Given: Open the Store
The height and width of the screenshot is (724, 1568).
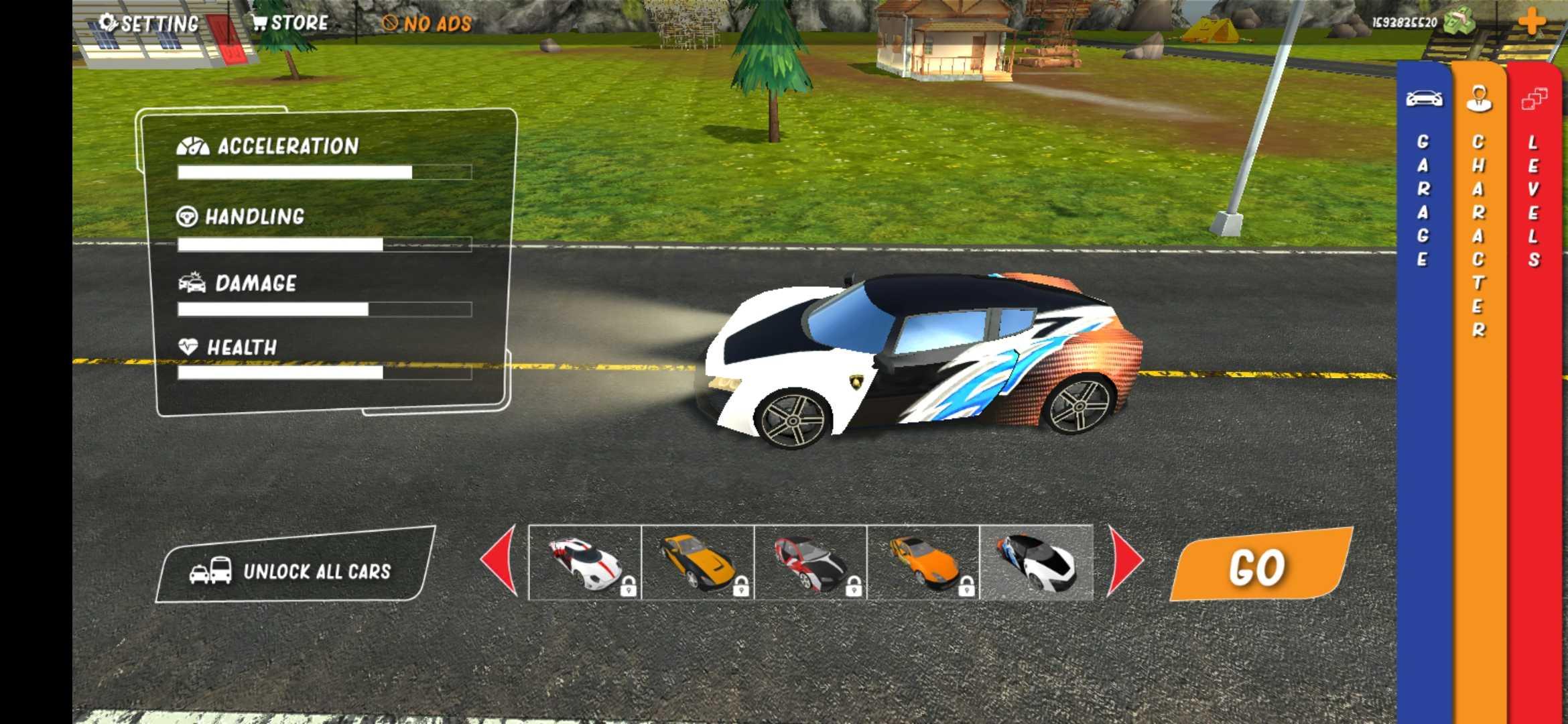Looking at the screenshot, I should point(290,23).
